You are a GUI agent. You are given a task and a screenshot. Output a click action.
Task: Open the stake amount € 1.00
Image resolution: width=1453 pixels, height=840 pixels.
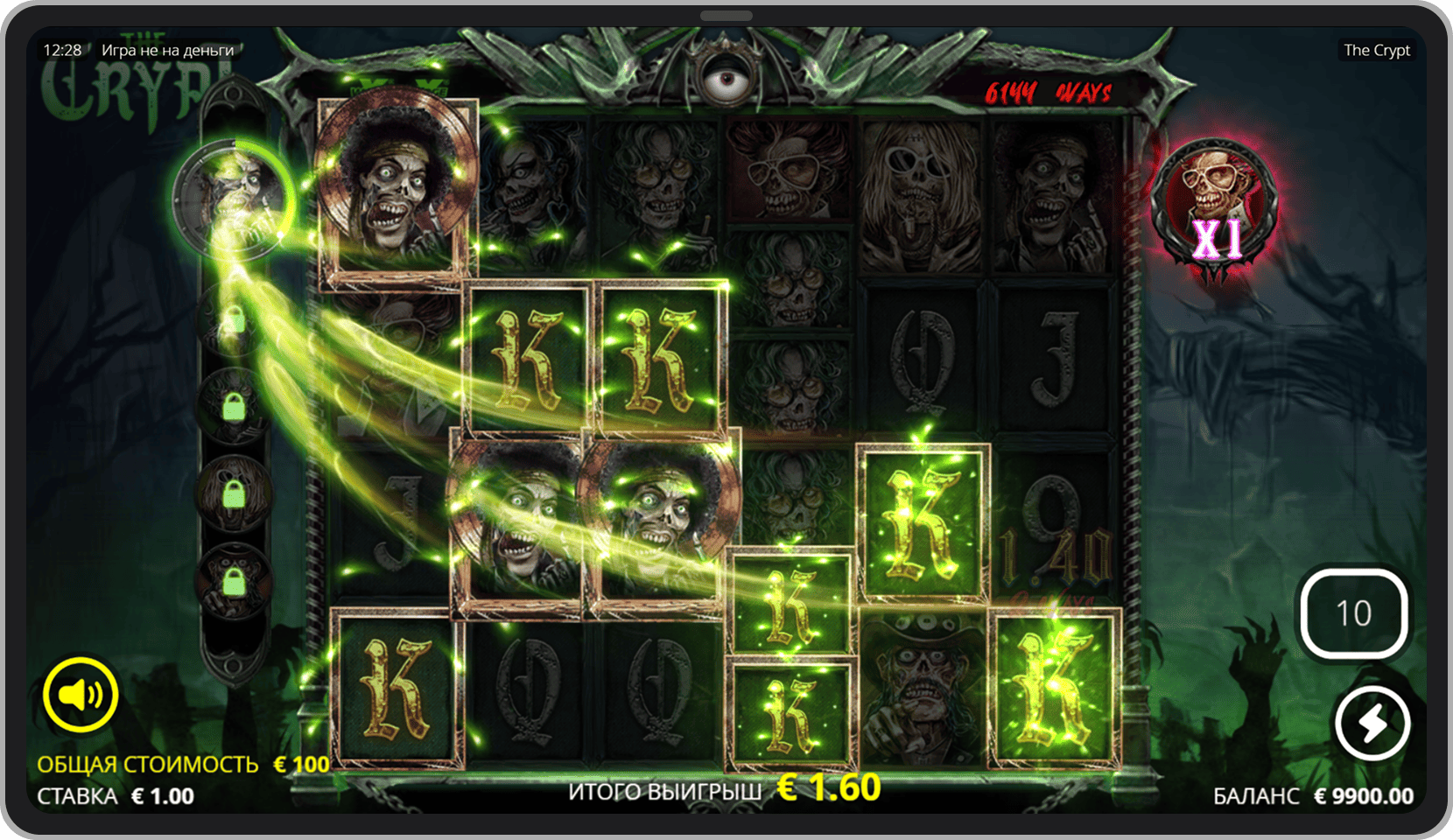pyautogui.click(x=162, y=796)
